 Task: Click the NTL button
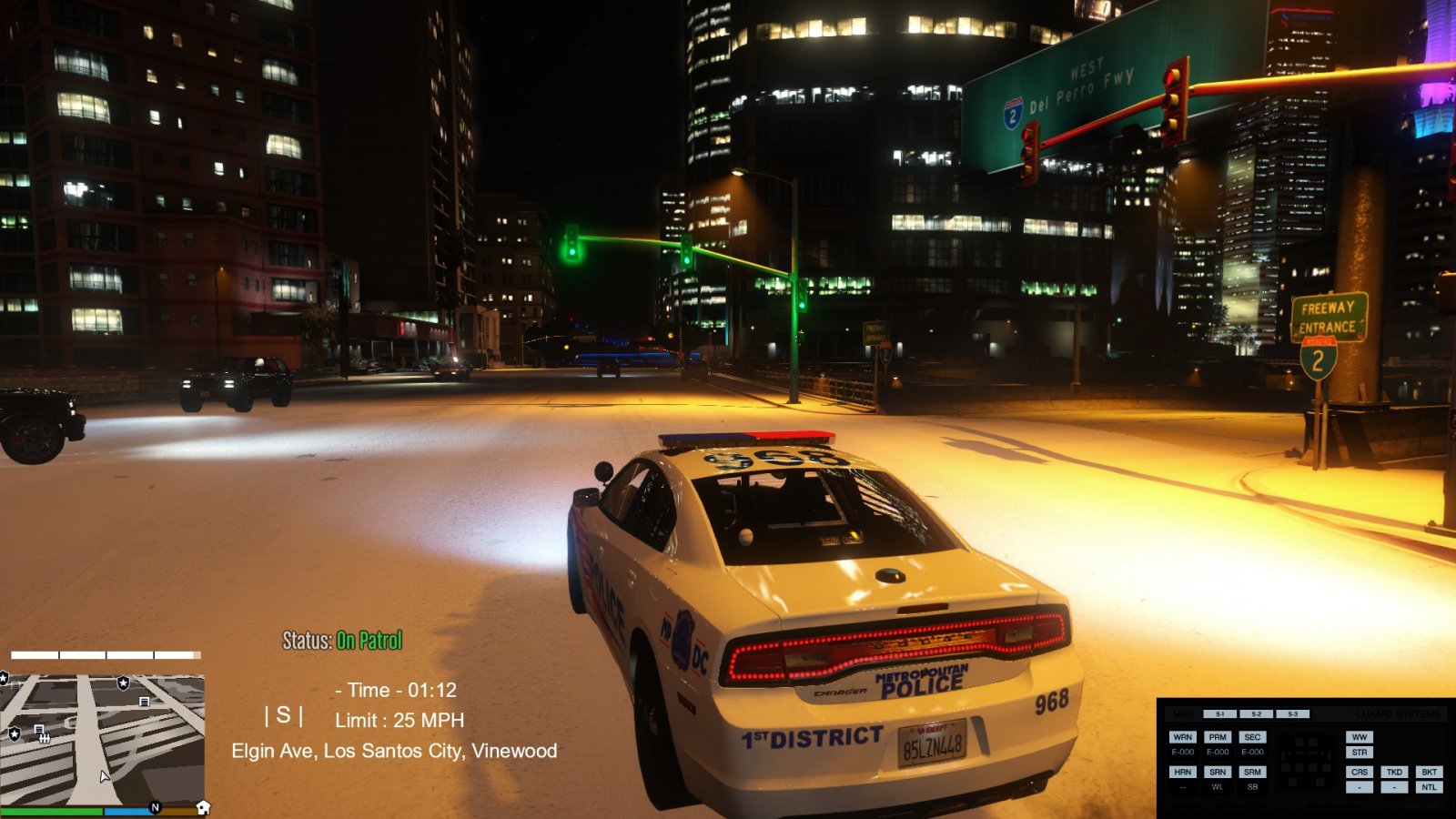tap(1429, 787)
